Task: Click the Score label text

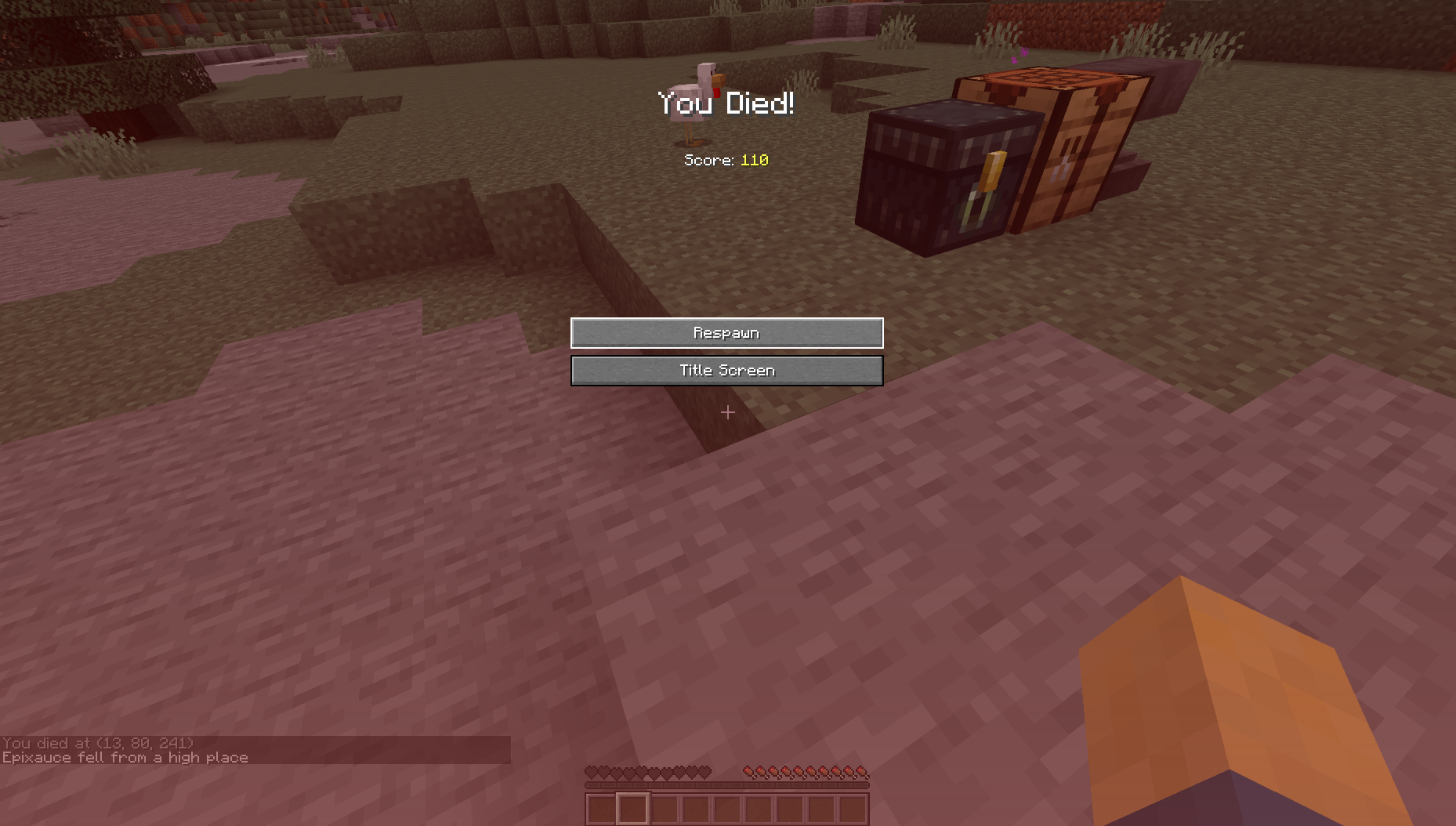Action: (709, 161)
